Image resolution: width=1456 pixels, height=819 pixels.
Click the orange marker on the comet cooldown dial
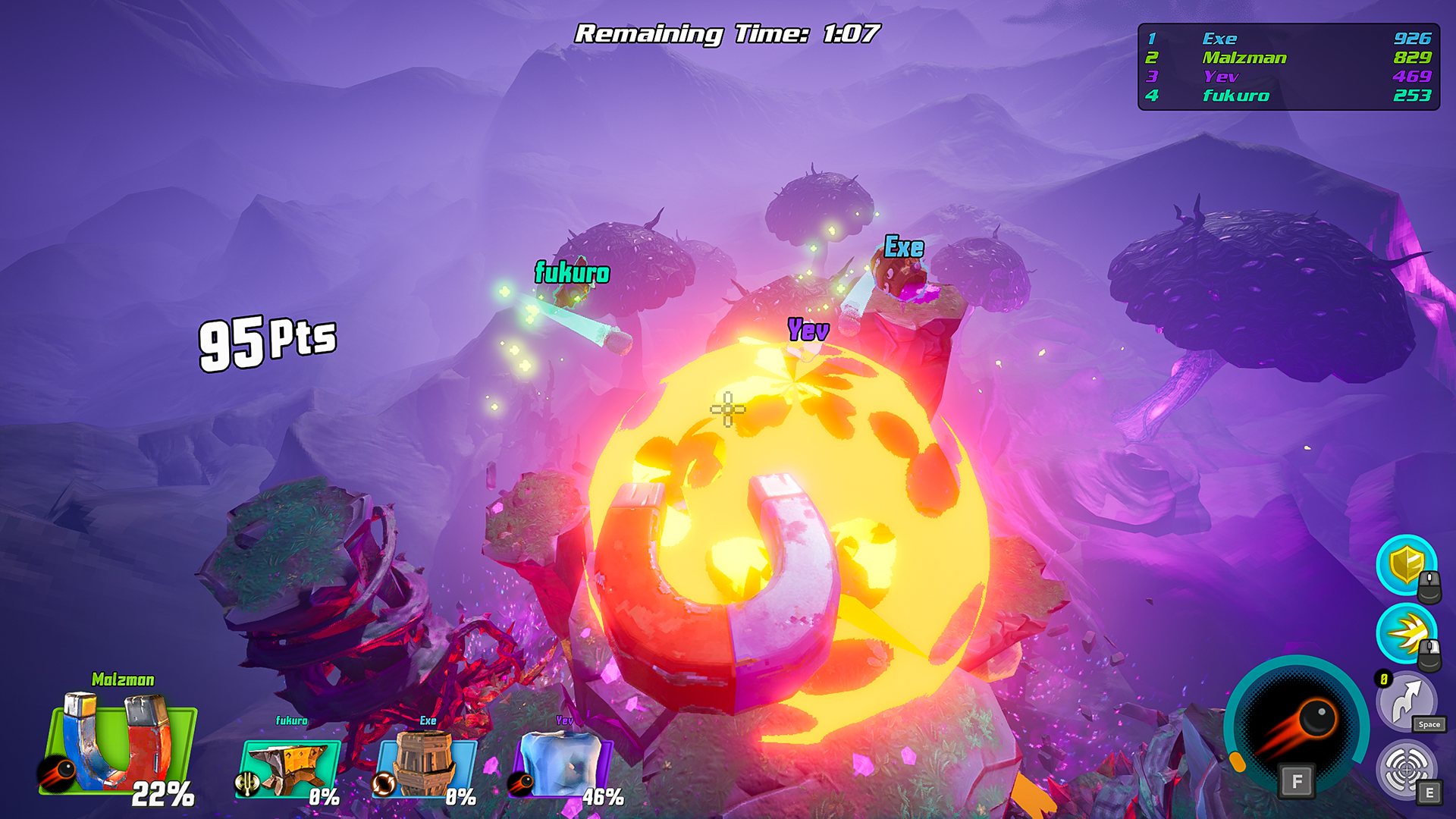point(1238,761)
